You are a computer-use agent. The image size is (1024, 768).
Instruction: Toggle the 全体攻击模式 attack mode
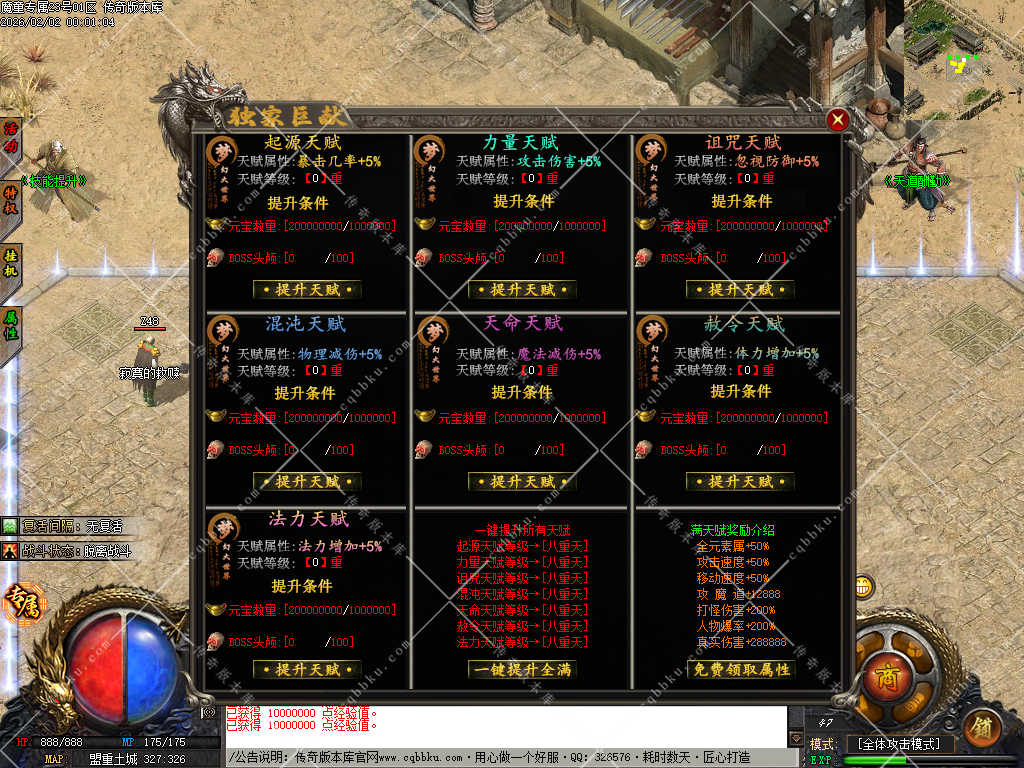pos(899,744)
